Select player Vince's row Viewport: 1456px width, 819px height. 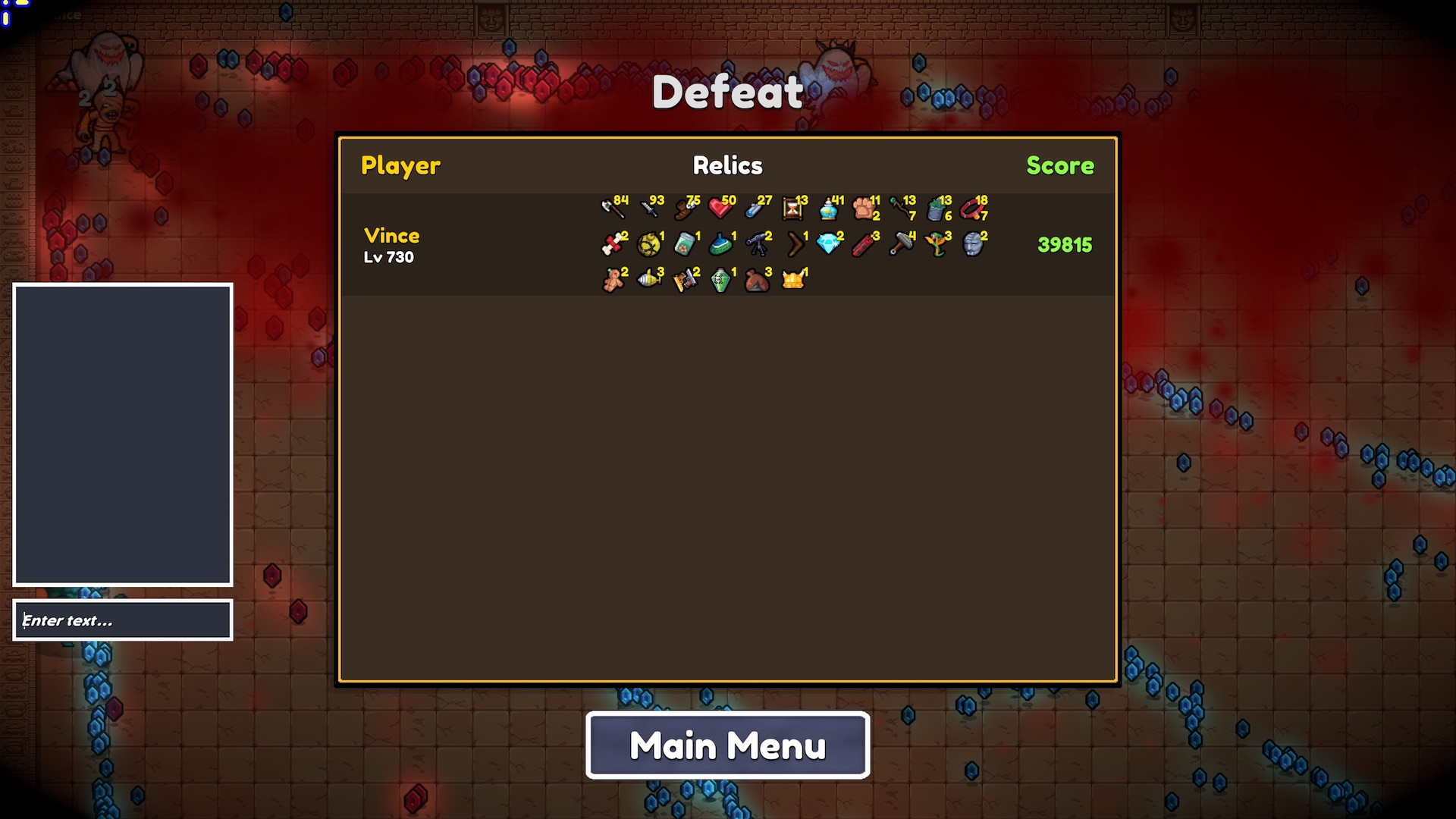(x=391, y=244)
